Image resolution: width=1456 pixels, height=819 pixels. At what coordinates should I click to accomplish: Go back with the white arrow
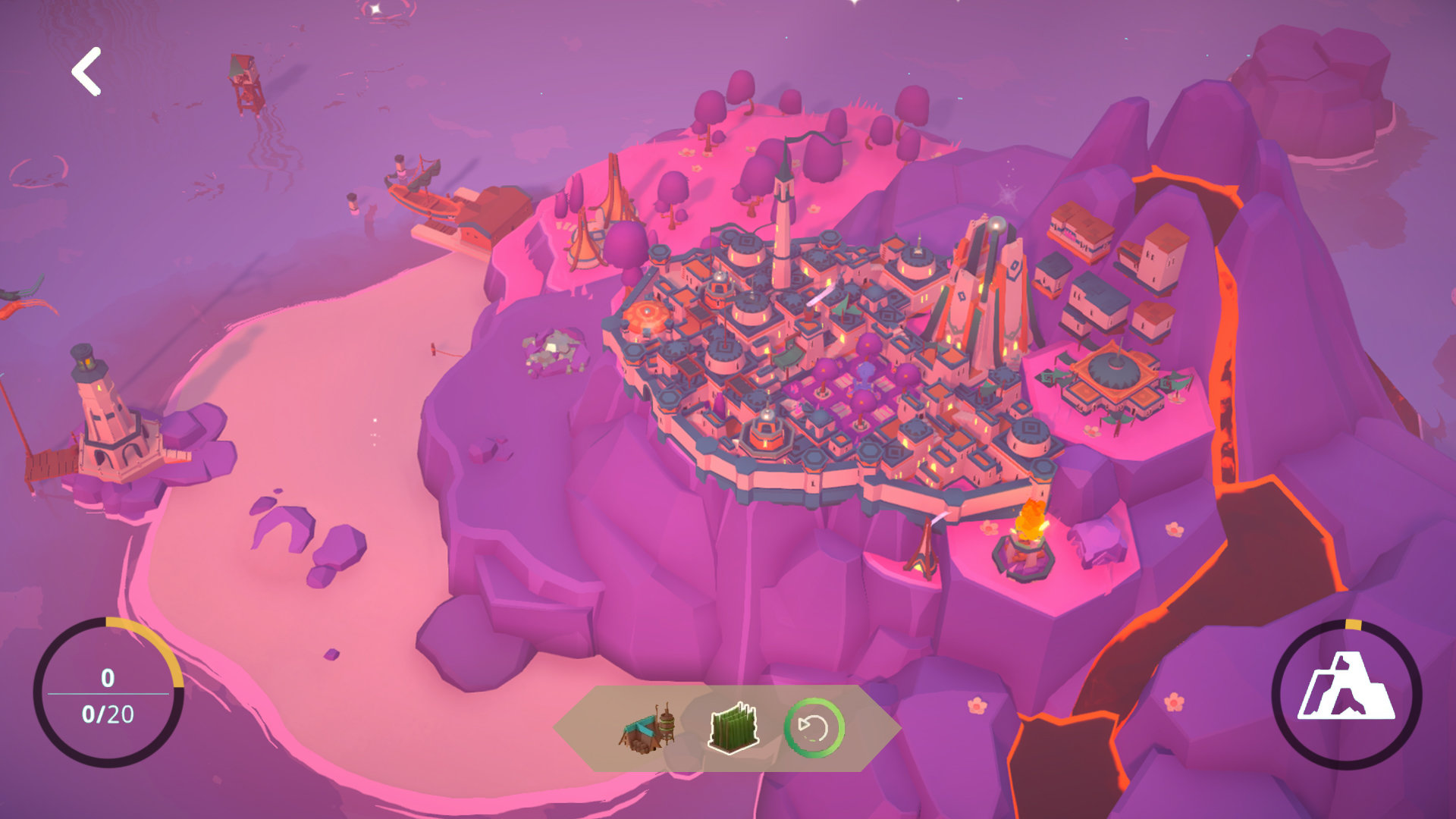[86, 72]
